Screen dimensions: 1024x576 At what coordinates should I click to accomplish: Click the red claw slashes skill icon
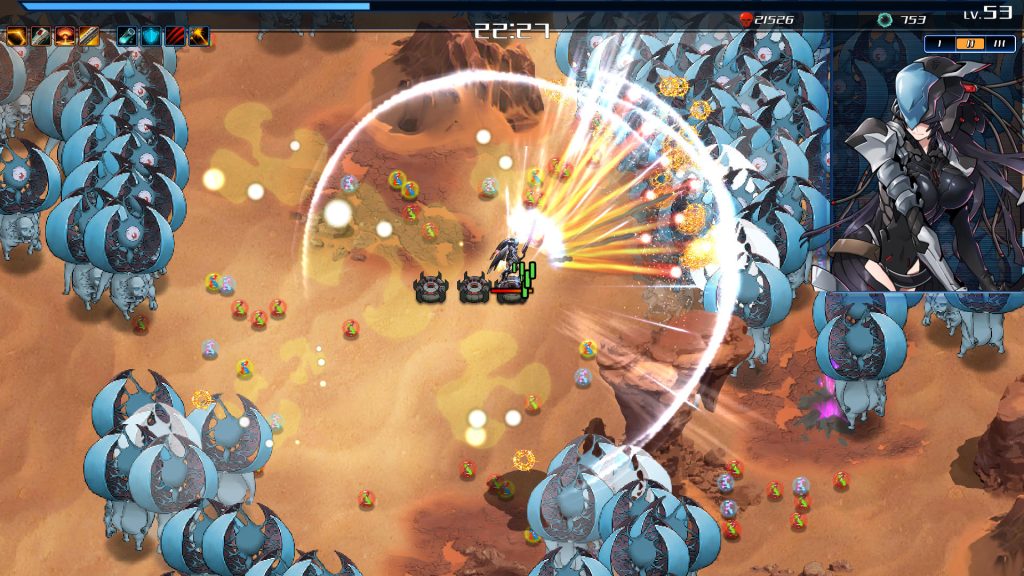click(x=175, y=37)
